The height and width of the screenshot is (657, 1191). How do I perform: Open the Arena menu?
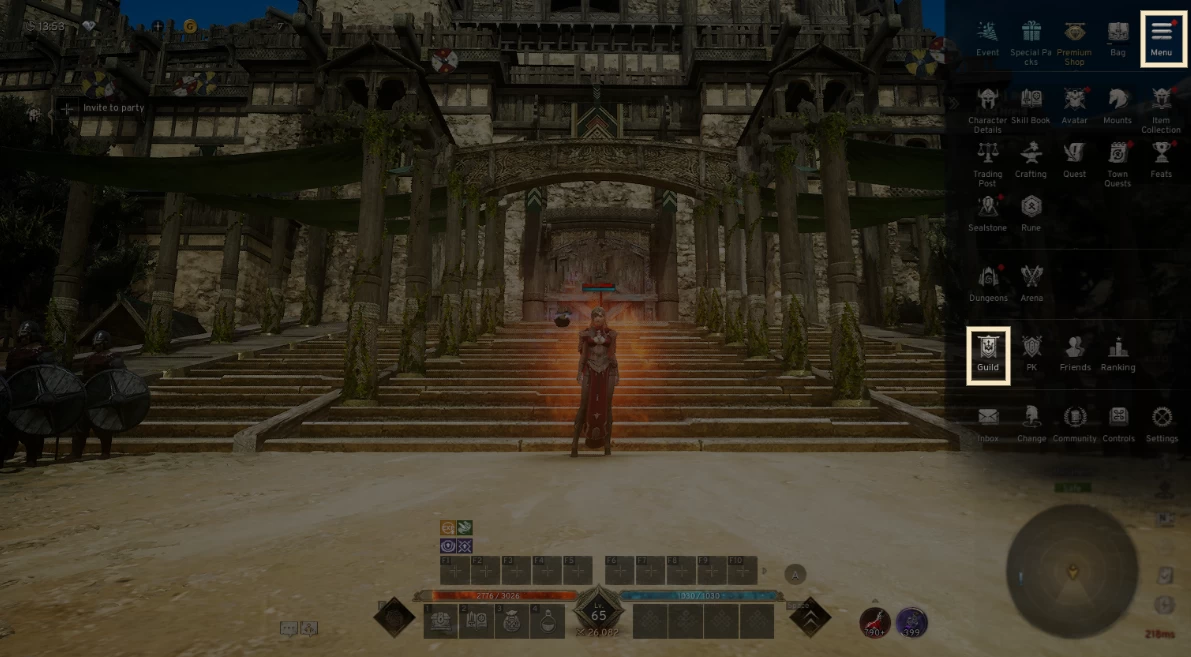[1031, 282]
